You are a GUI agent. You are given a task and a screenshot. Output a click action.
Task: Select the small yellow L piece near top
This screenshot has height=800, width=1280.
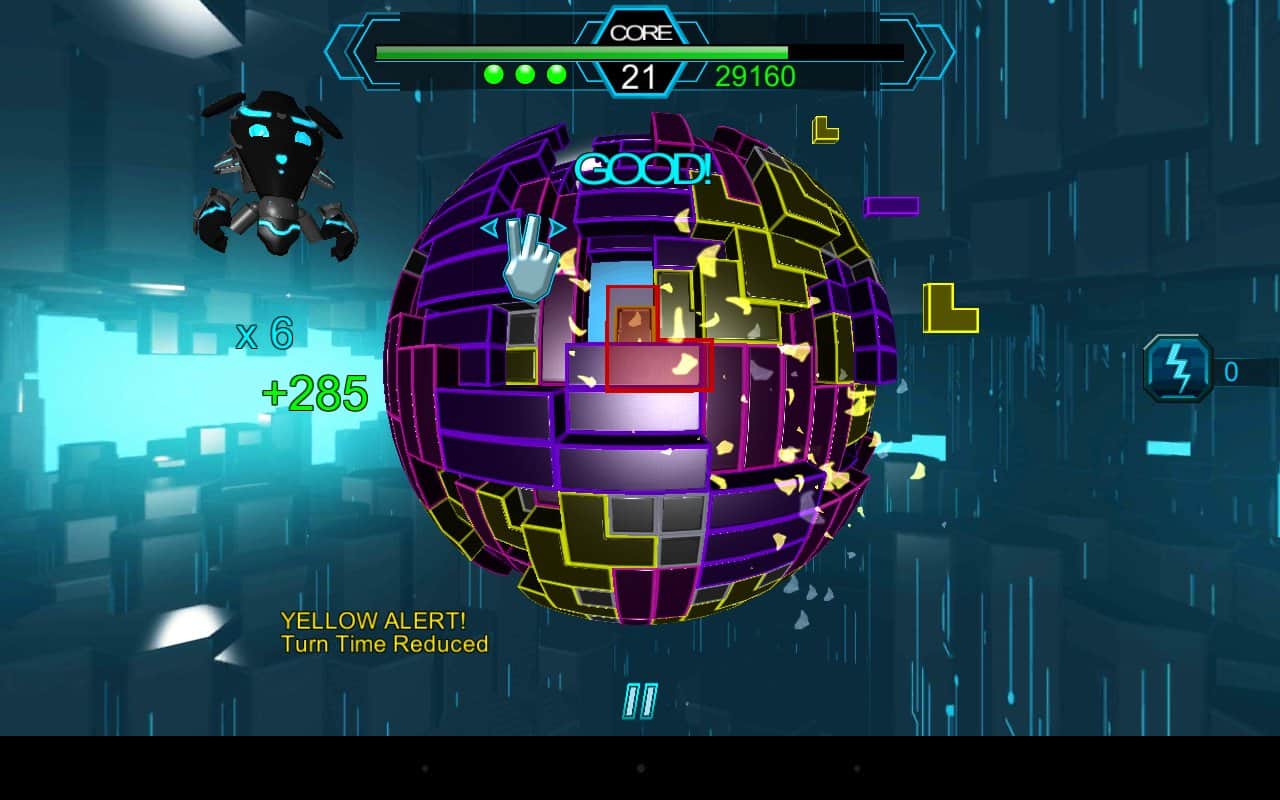click(823, 128)
